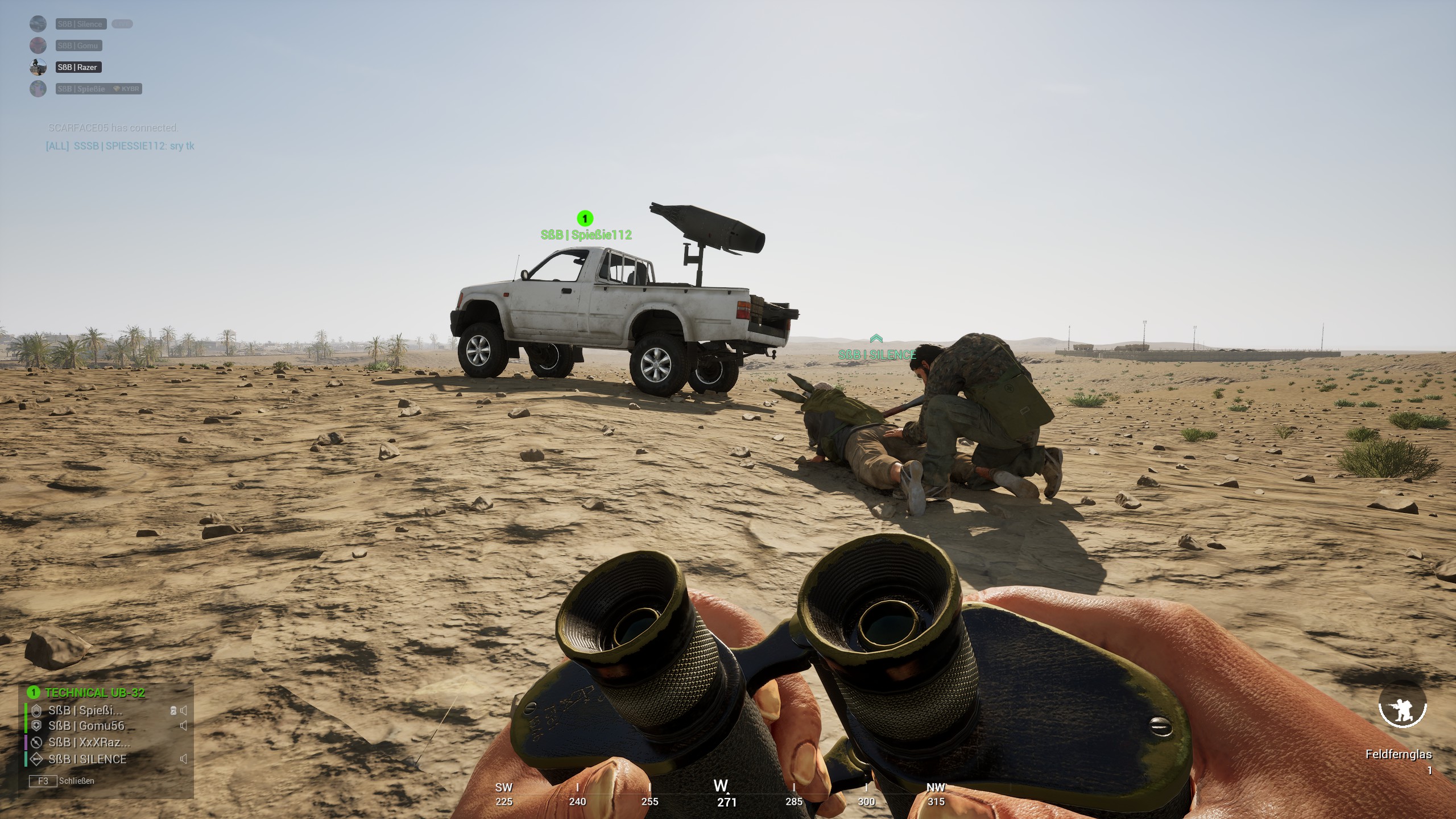Click the green squad 1 marker above truck
Image resolution: width=1456 pixels, height=819 pixels.
pyautogui.click(x=585, y=218)
